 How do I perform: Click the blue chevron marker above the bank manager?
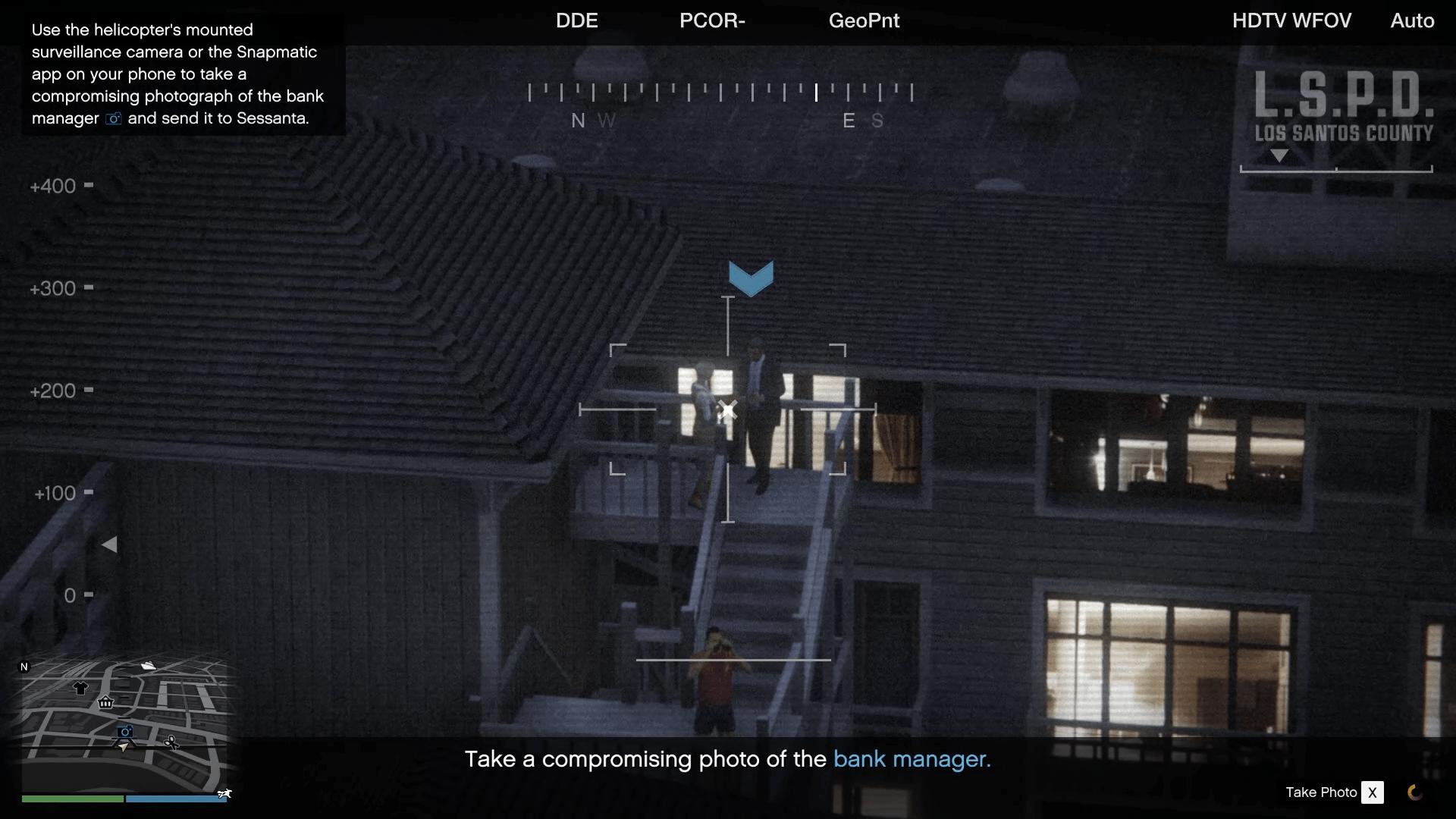click(752, 277)
